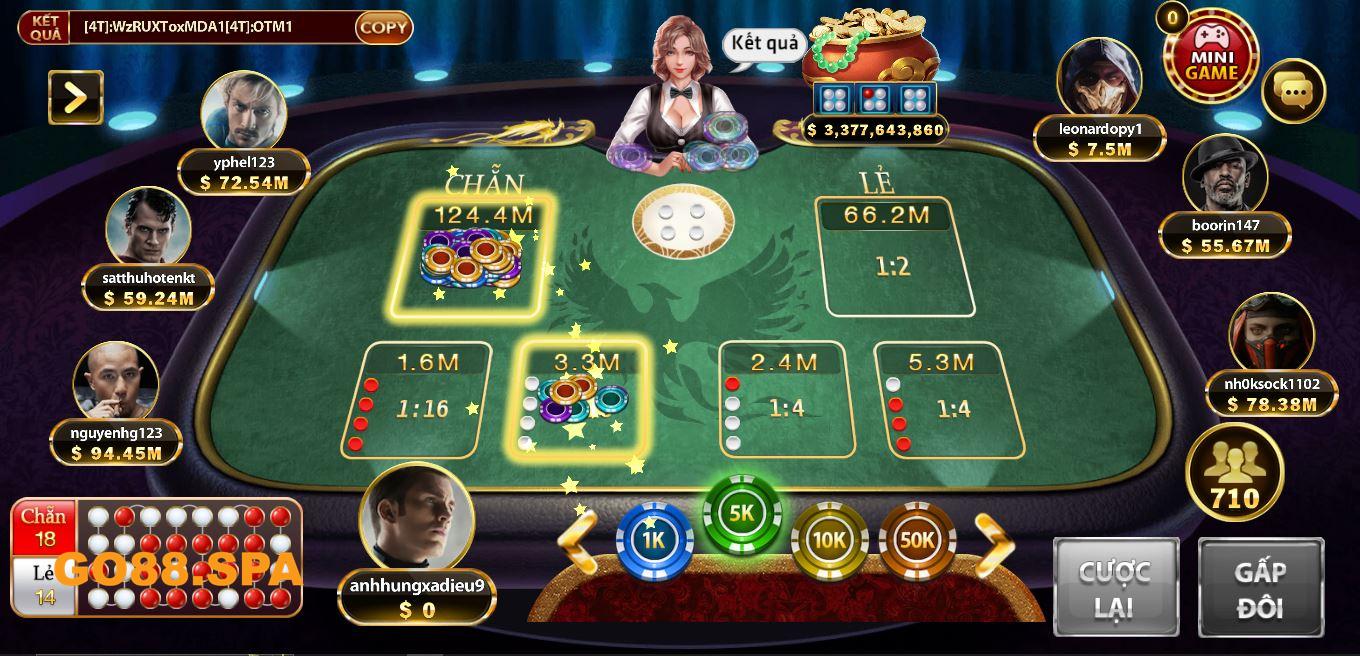Expand the side panel with the yellow arrow
The width and height of the screenshot is (1360, 656).
coord(76,97)
